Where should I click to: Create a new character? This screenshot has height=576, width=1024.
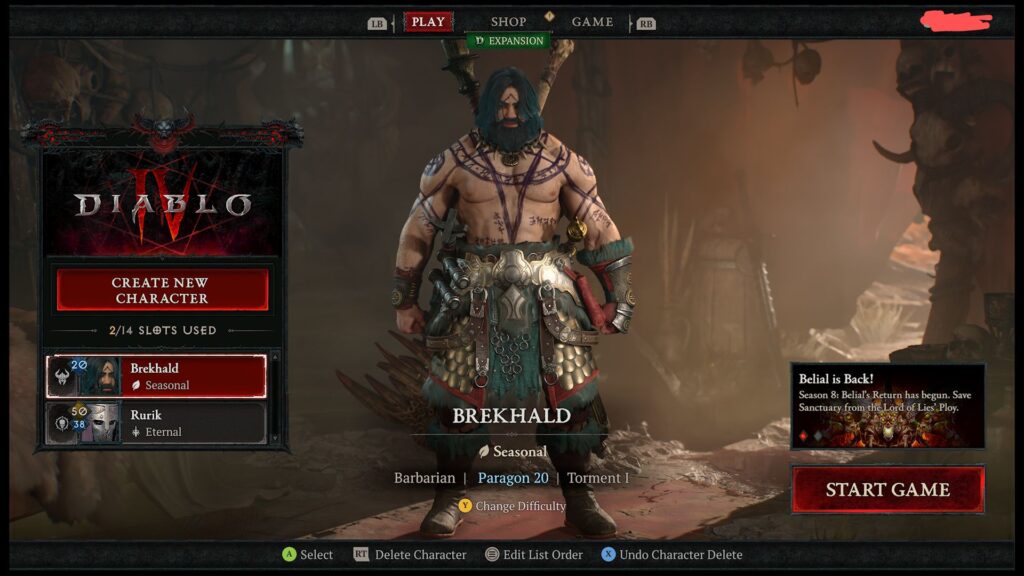click(162, 290)
